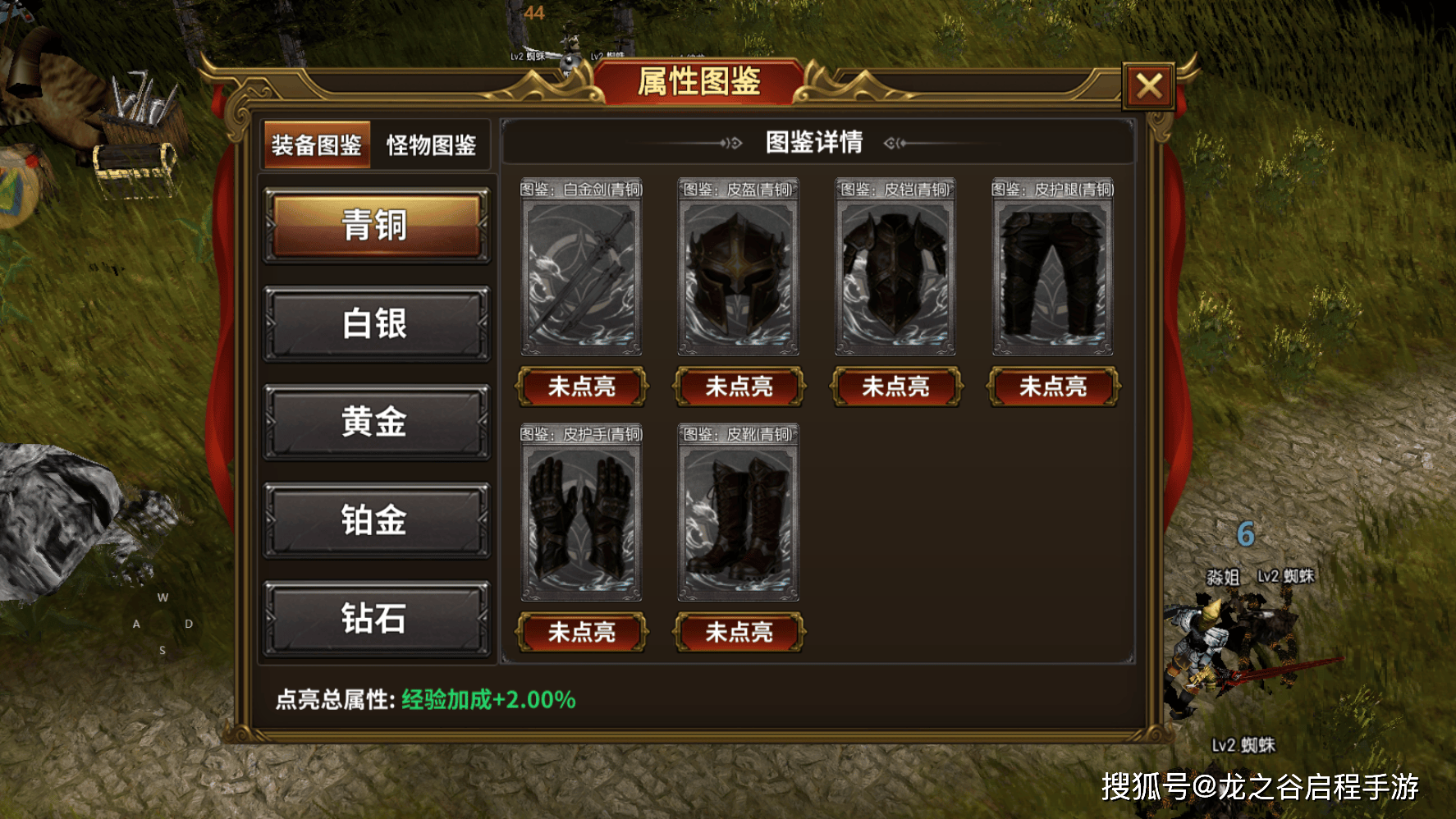The image size is (1456, 819).
Task: Select the 白金剑(青铜) sword card
Action: [x=581, y=277]
